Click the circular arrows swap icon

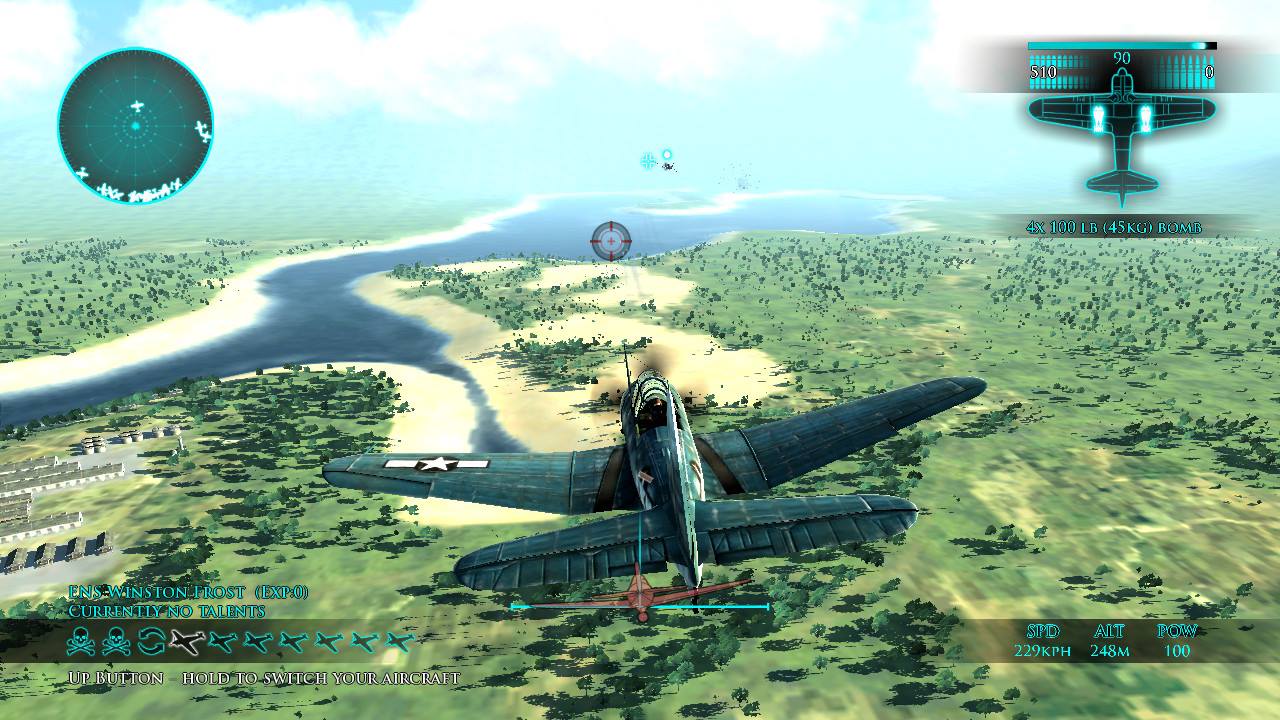tap(151, 641)
